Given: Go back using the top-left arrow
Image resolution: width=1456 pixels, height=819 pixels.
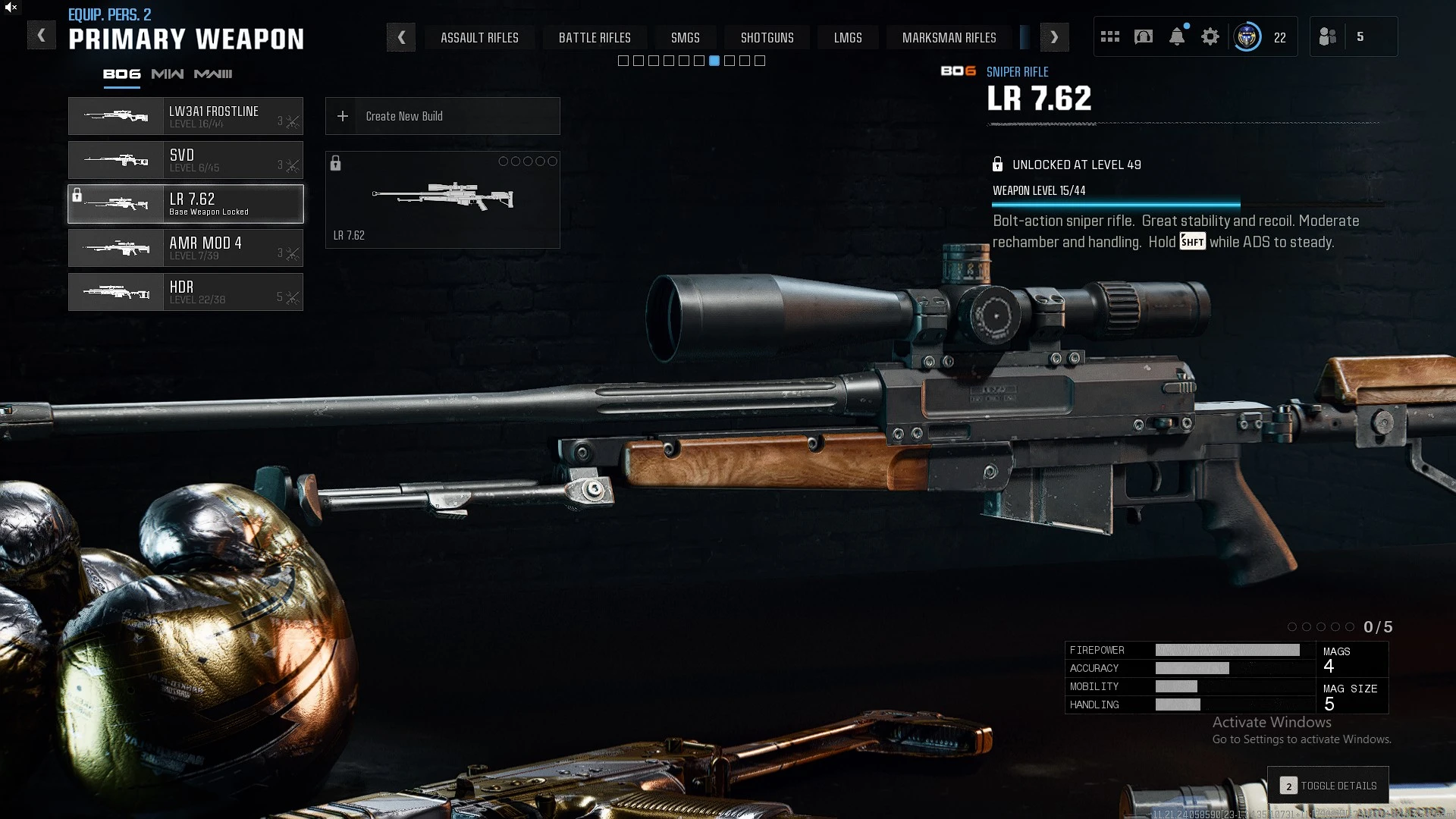Looking at the screenshot, I should pyautogui.click(x=41, y=36).
